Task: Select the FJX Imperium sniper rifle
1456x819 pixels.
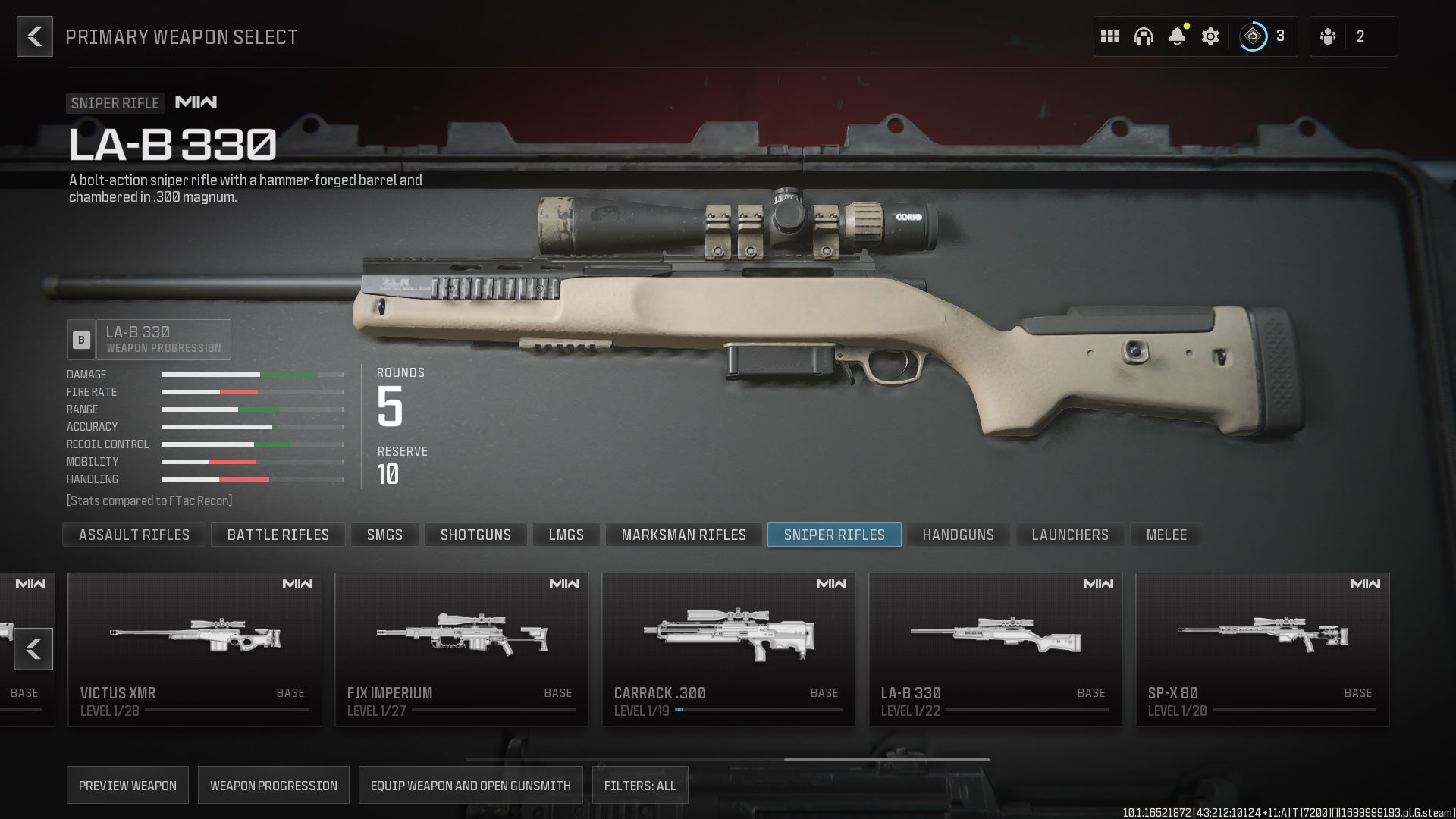Action: click(462, 649)
